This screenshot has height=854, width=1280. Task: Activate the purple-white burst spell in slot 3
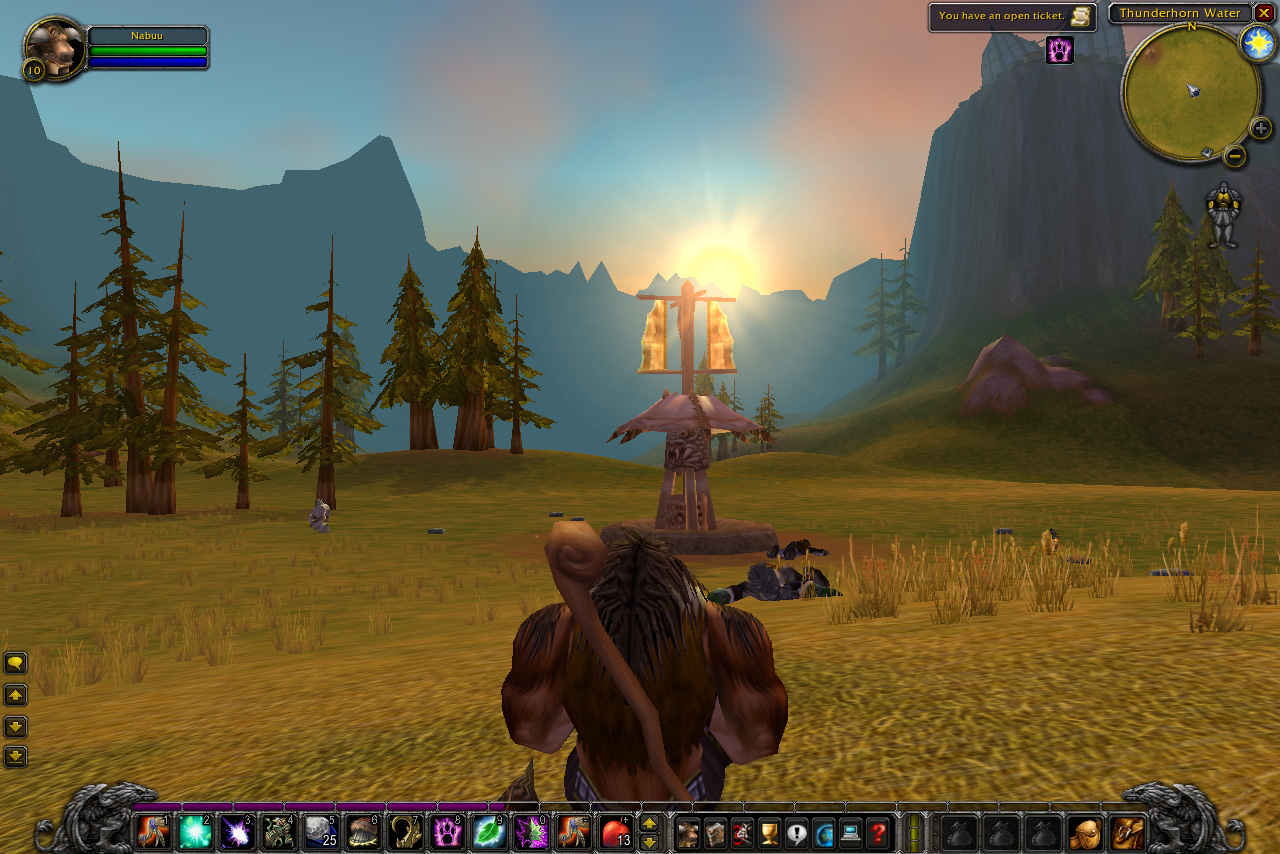tap(236, 832)
